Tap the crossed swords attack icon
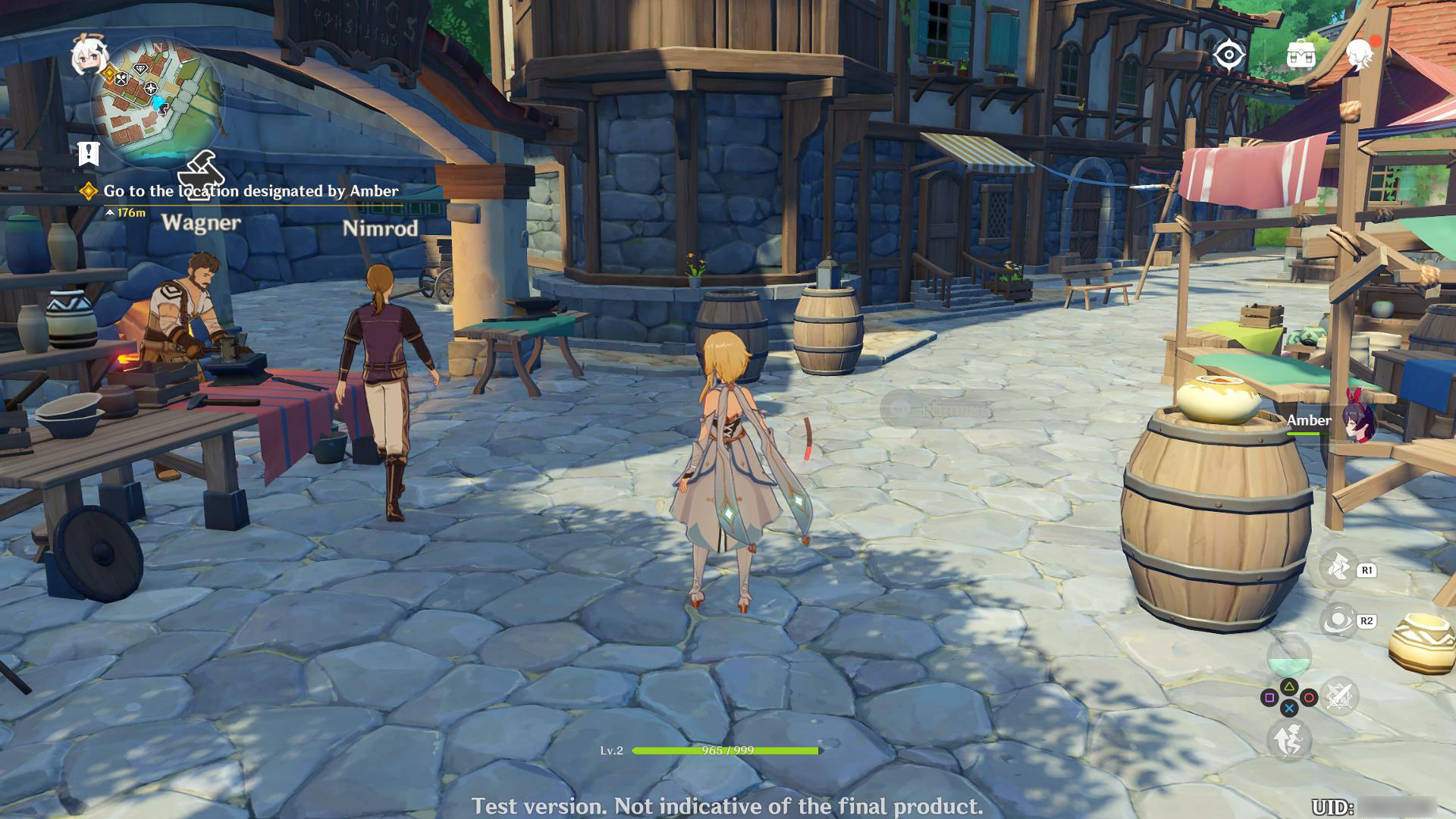1456x819 pixels. [1339, 697]
